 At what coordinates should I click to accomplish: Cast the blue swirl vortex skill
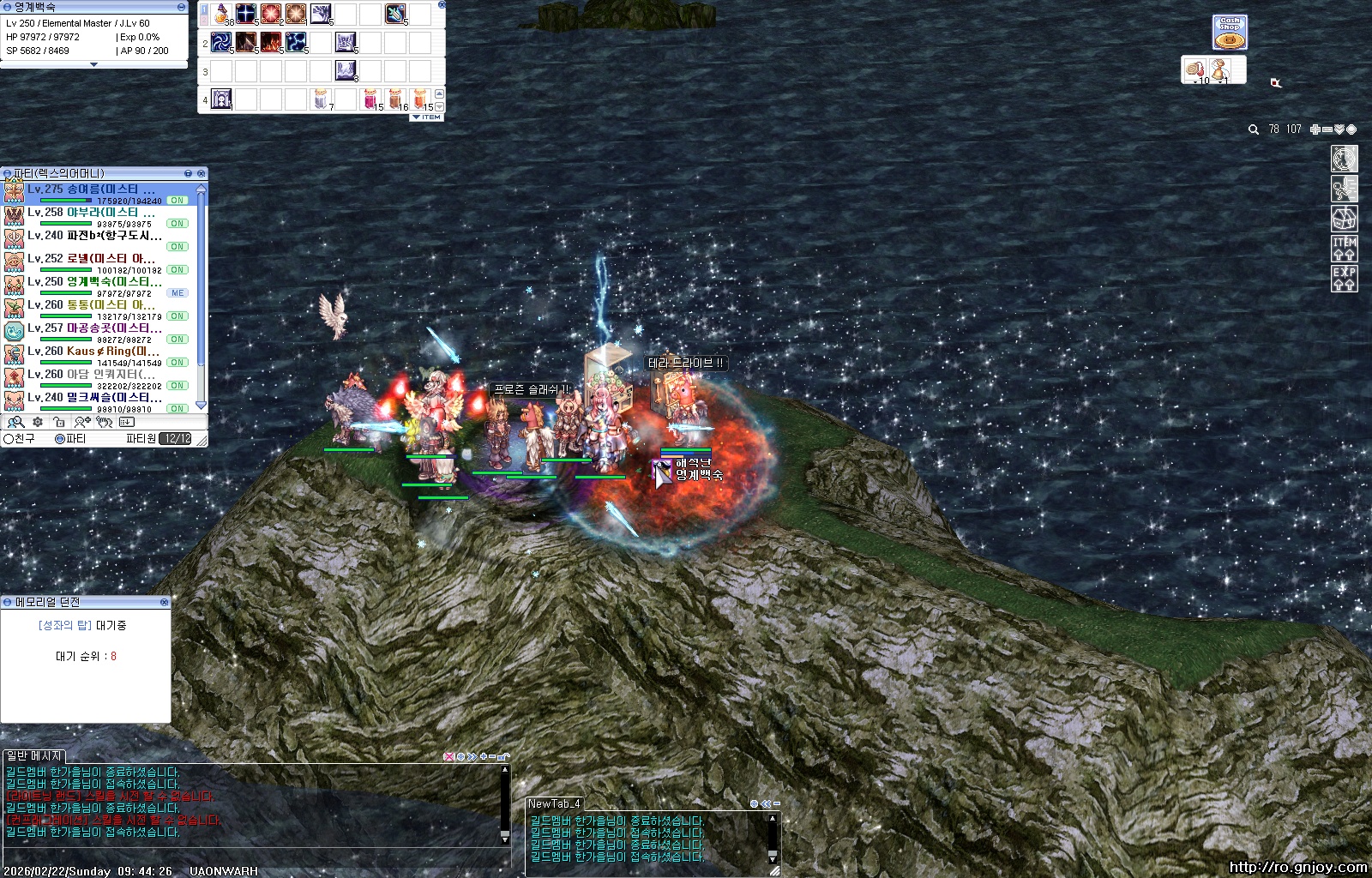coord(221,41)
